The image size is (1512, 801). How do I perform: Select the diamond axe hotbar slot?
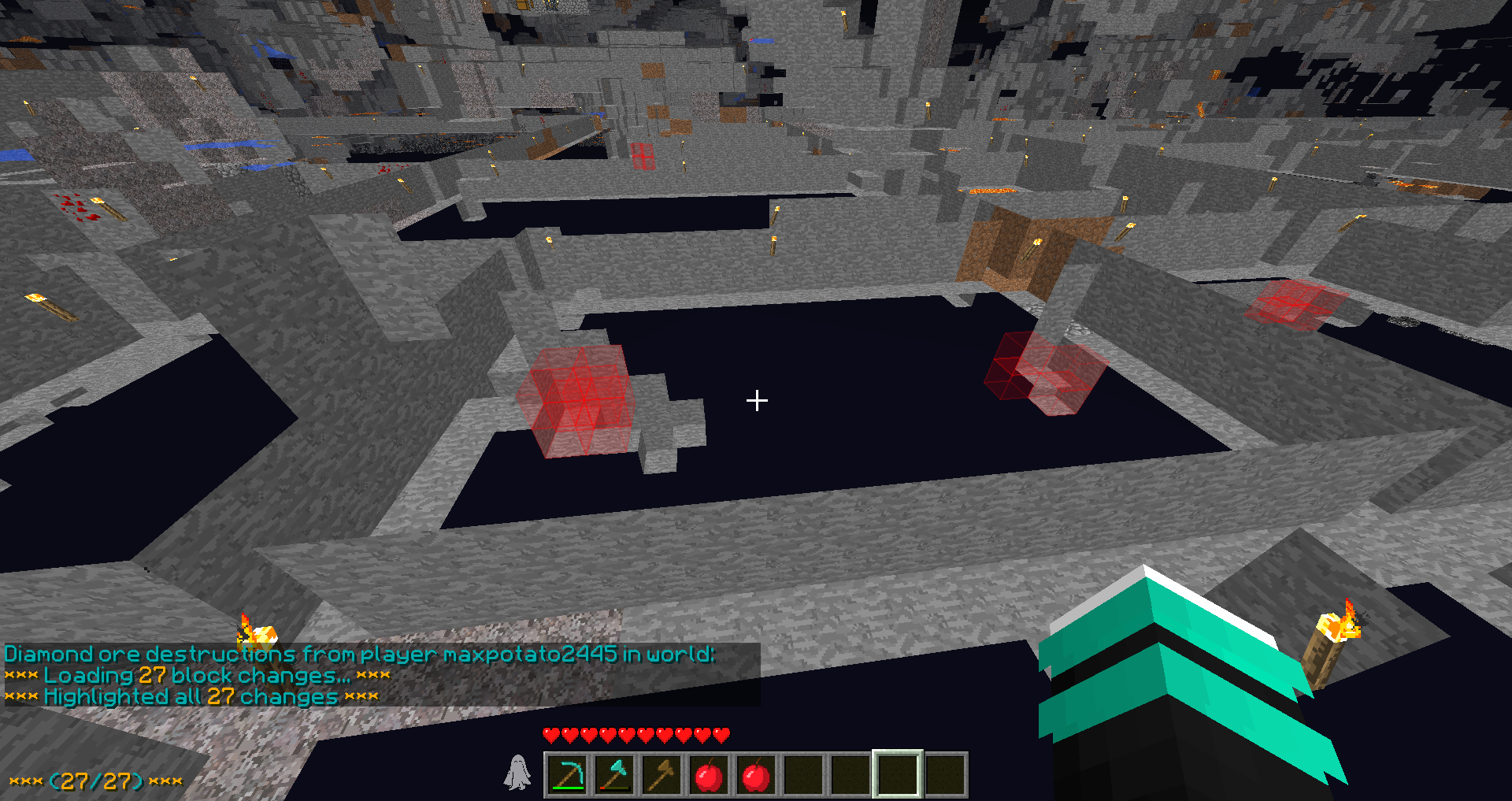pos(614,775)
